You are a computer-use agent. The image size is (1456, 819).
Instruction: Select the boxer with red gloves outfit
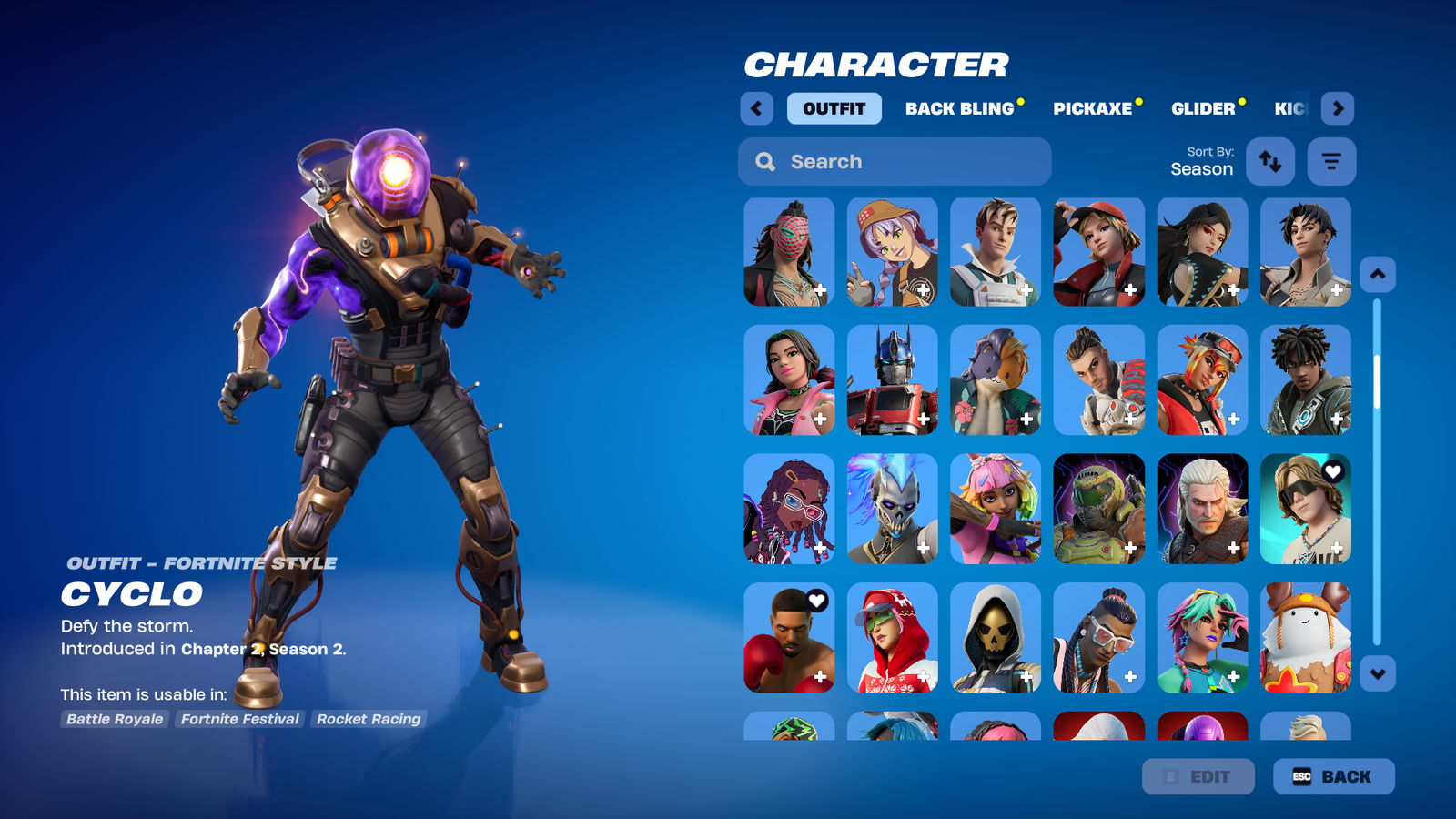[789, 638]
